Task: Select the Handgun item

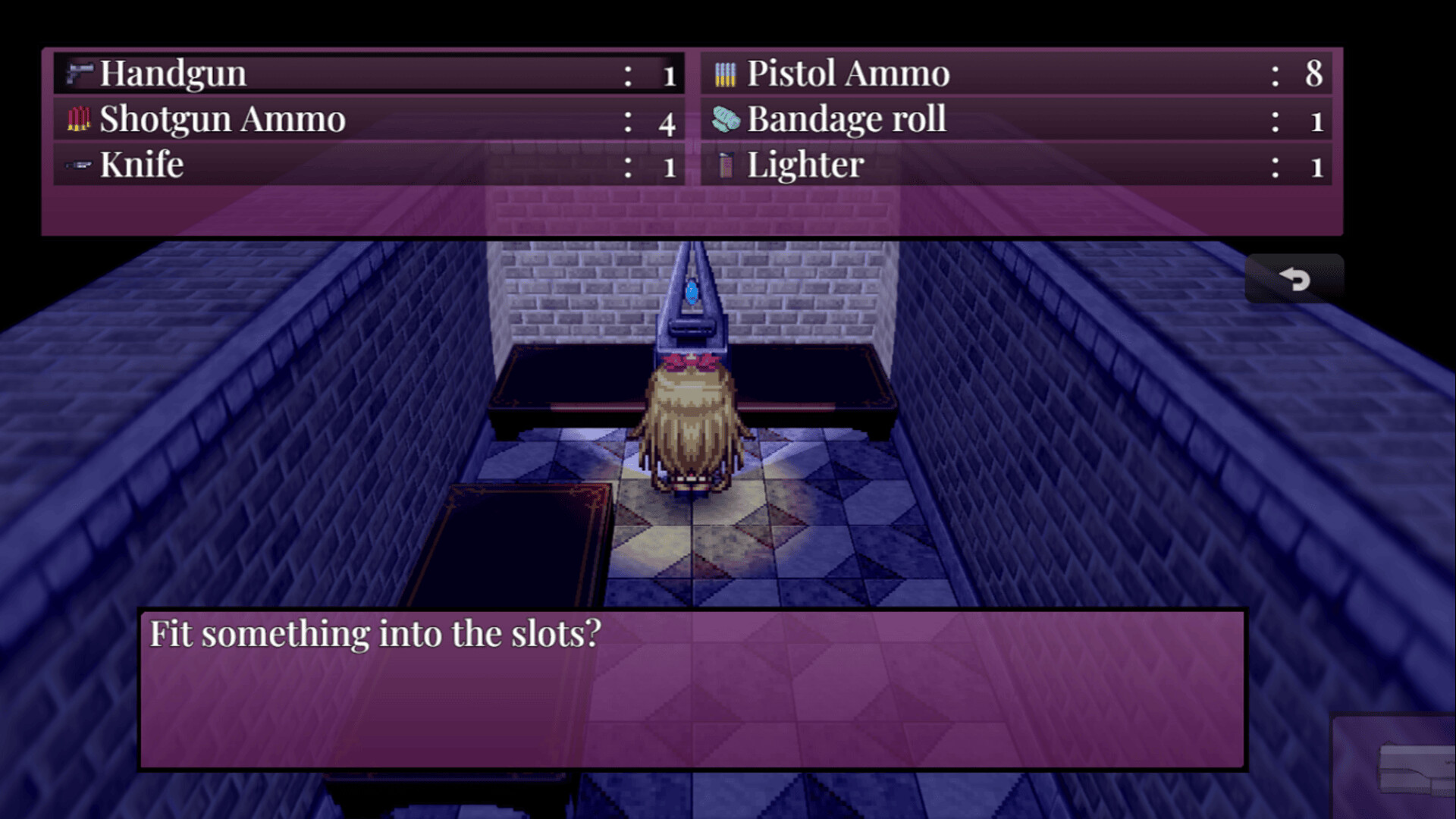Action: tap(369, 74)
